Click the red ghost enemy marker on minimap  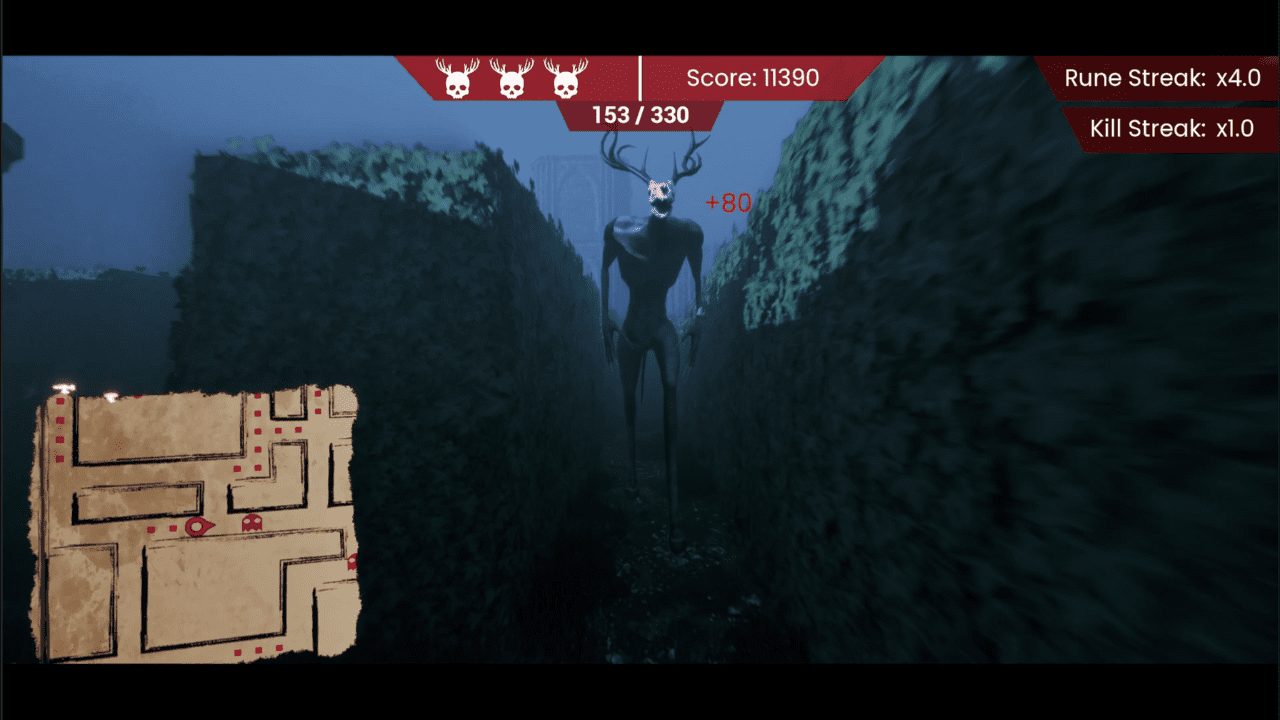pos(251,523)
